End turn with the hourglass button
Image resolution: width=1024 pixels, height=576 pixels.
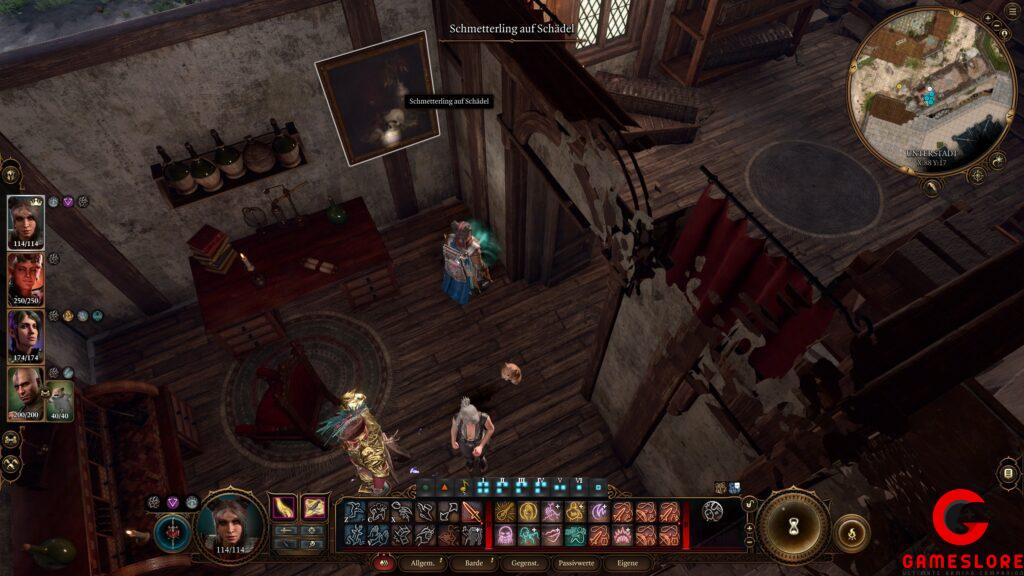click(792, 526)
